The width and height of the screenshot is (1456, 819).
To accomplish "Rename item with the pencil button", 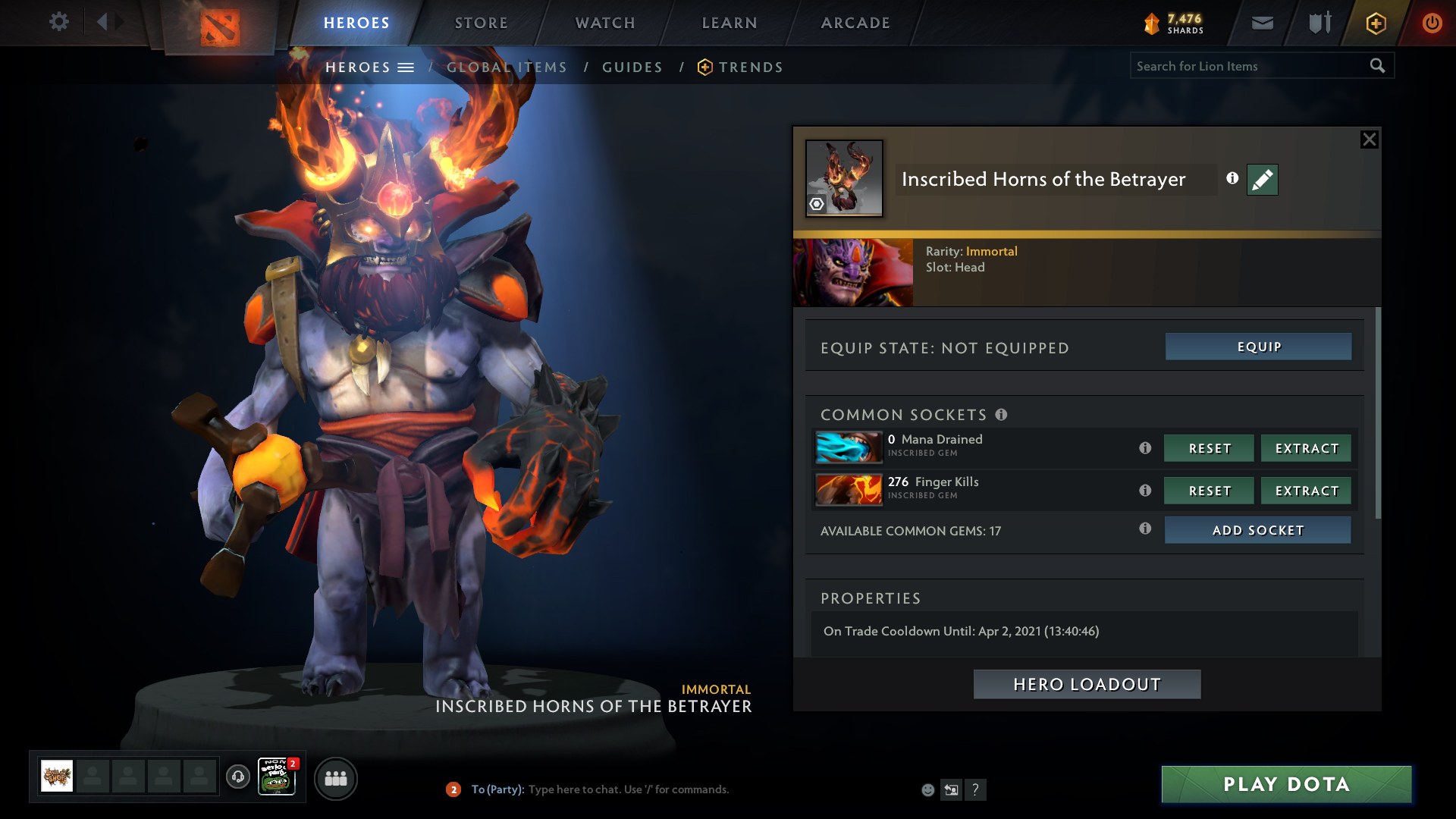I will [1262, 180].
